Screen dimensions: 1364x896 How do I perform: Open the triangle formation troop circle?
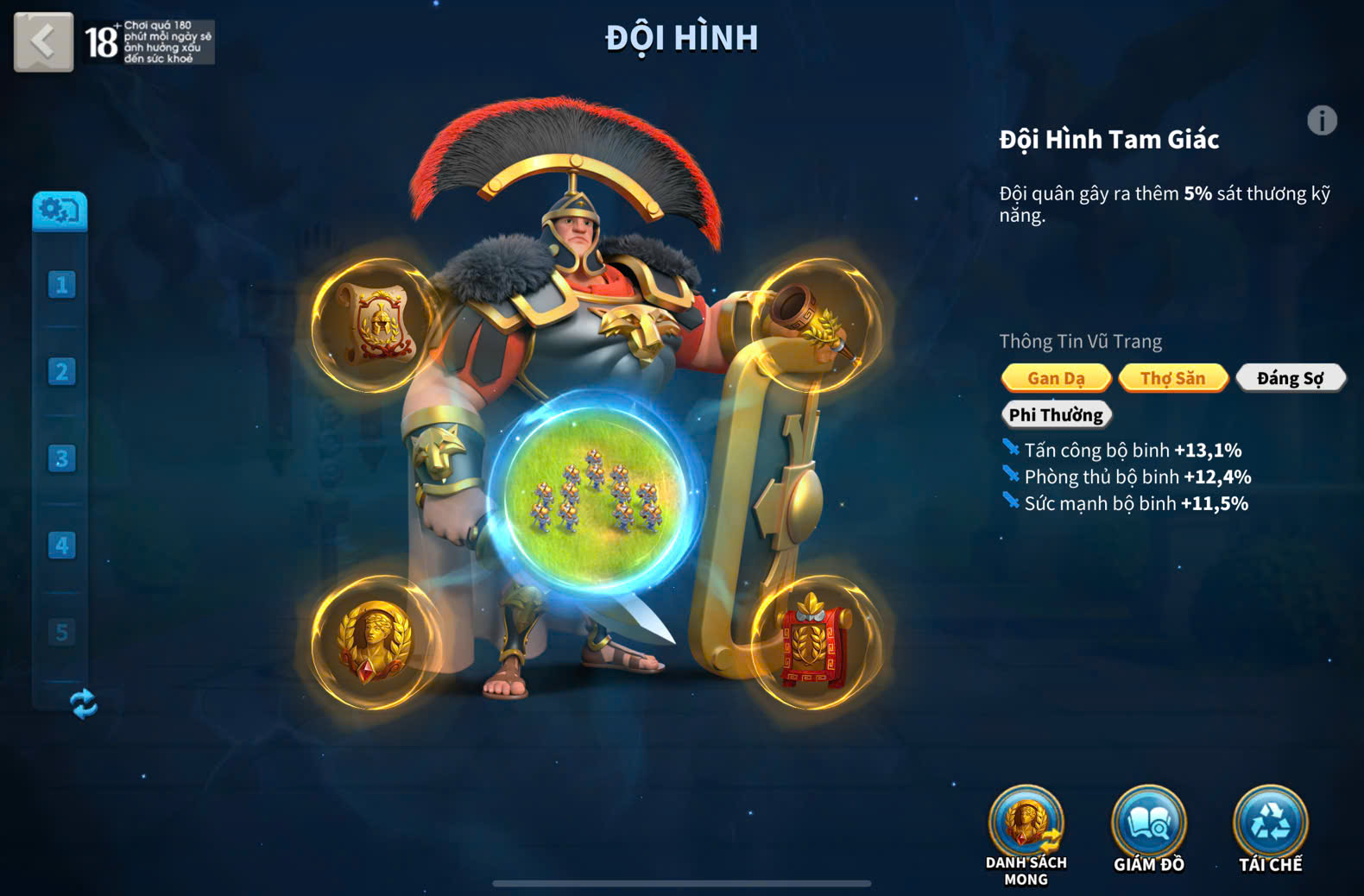point(596,492)
